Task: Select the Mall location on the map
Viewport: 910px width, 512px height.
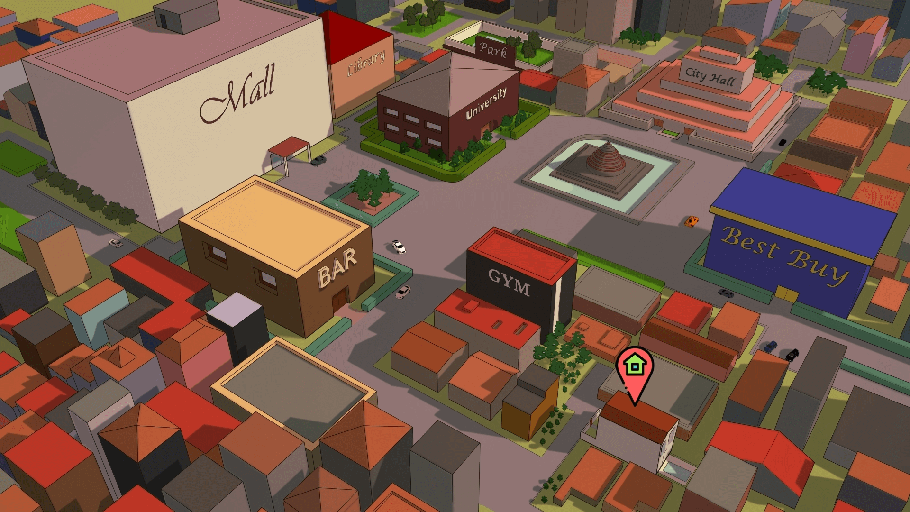Action: [x=237, y=100]
